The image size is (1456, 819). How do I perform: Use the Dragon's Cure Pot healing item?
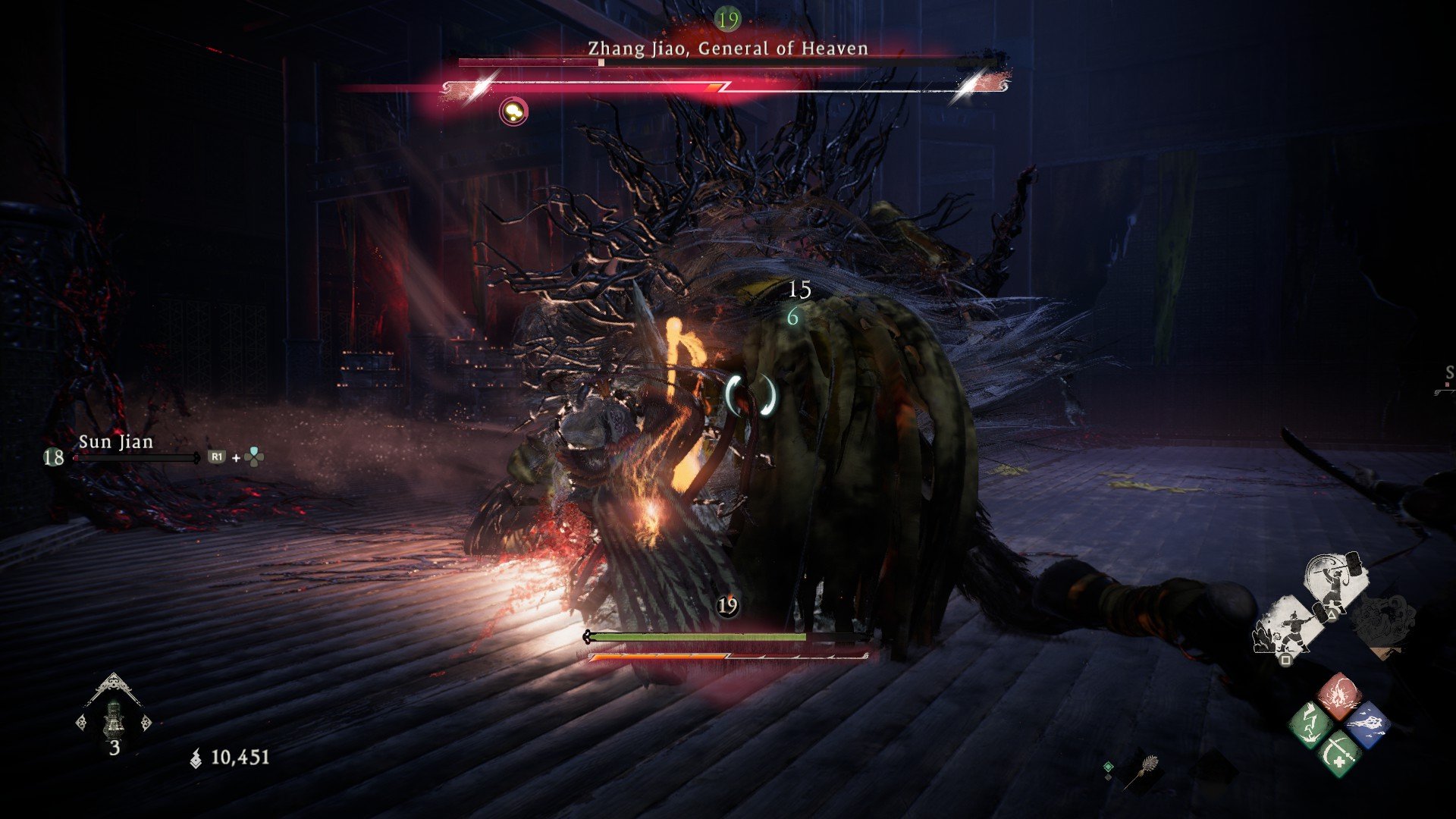114,717
